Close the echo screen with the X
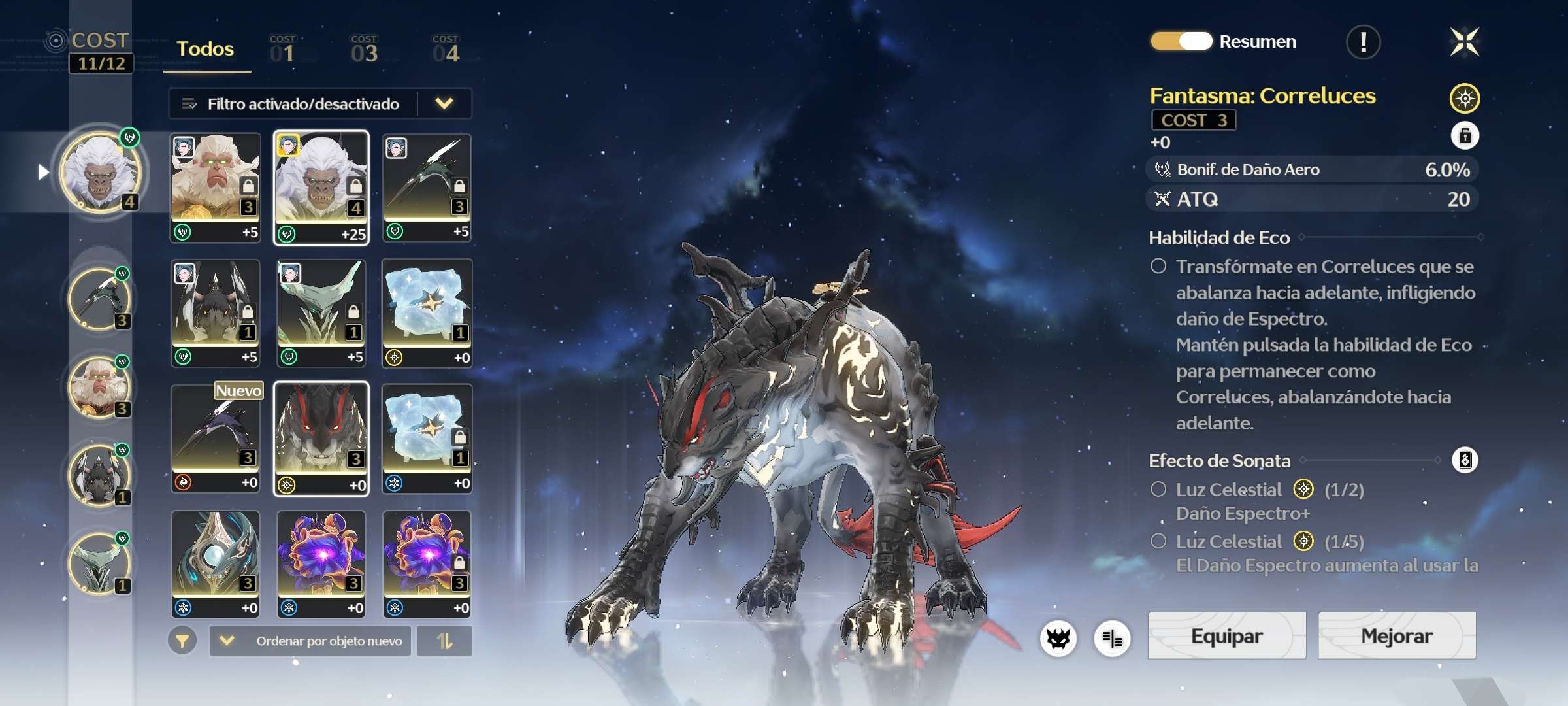 click(1464, 42)
